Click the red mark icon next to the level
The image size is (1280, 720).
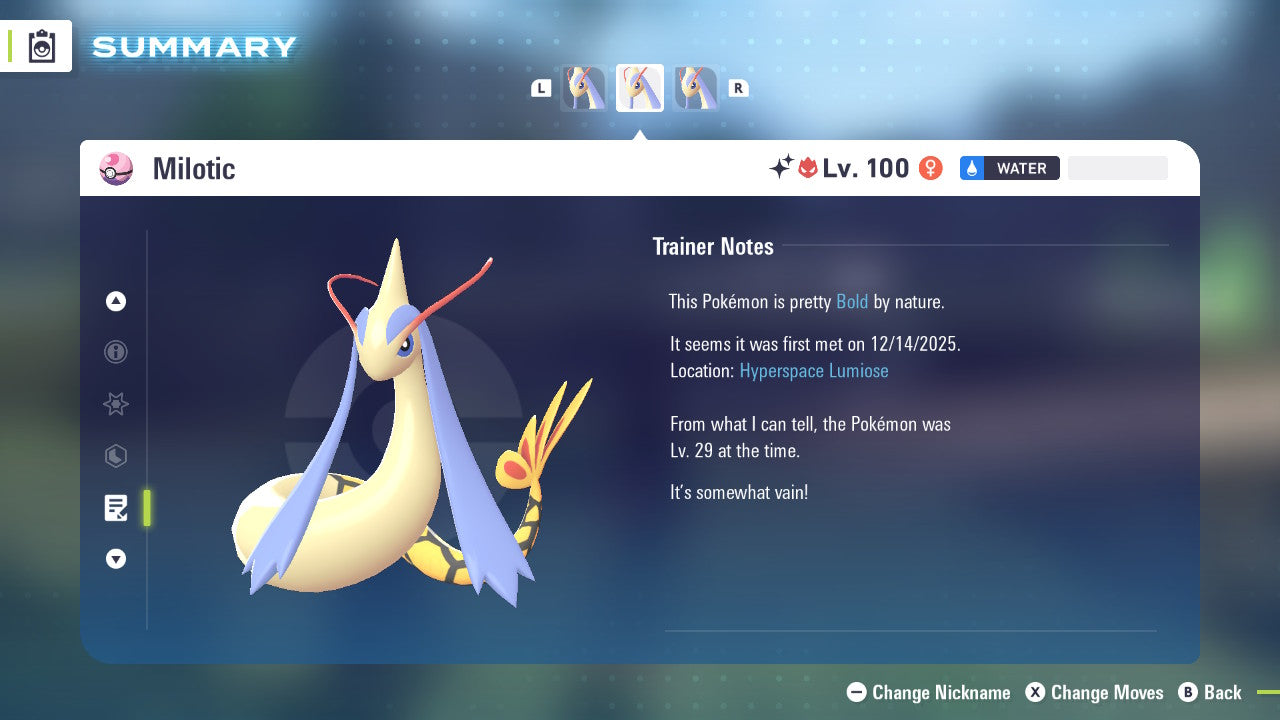[x=808, y=168]
